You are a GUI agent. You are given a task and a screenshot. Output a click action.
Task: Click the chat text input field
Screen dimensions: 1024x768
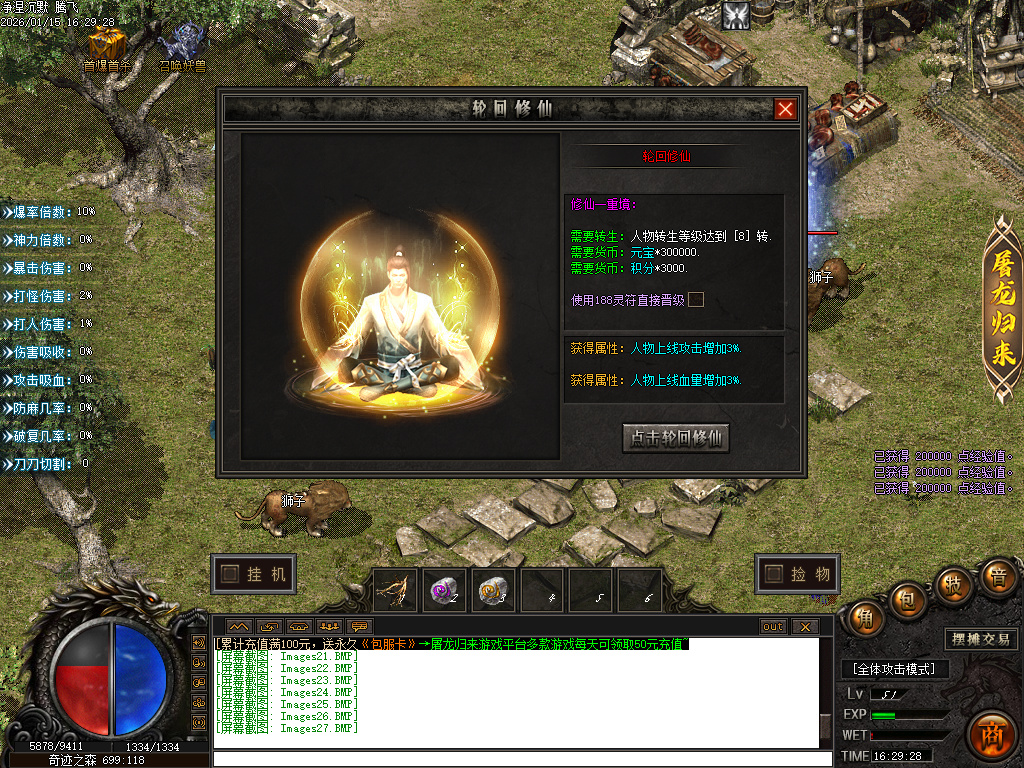(520, 759)
